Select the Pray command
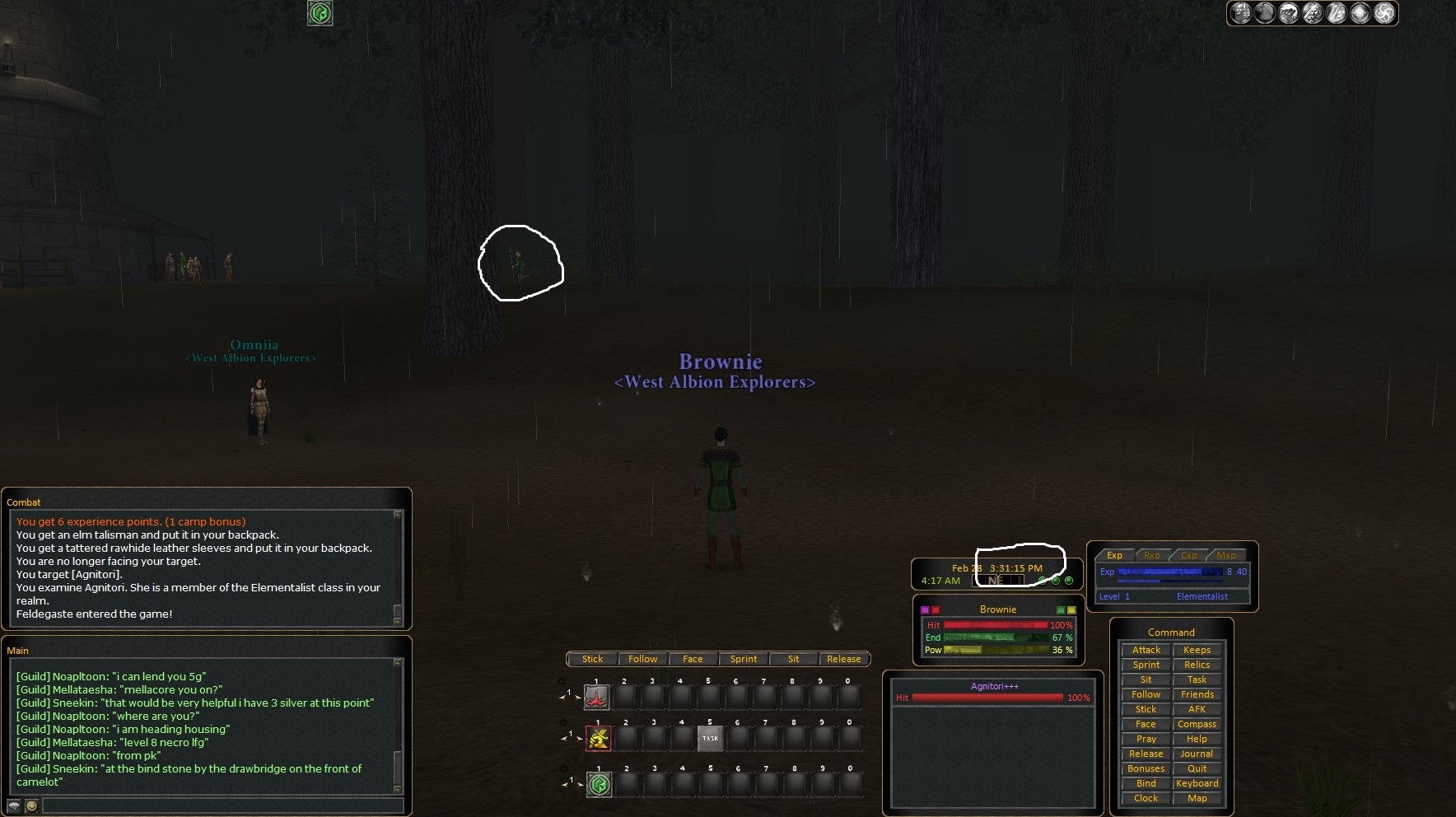The width and height of the screenshot is (1456, 817). (1146, 739)
